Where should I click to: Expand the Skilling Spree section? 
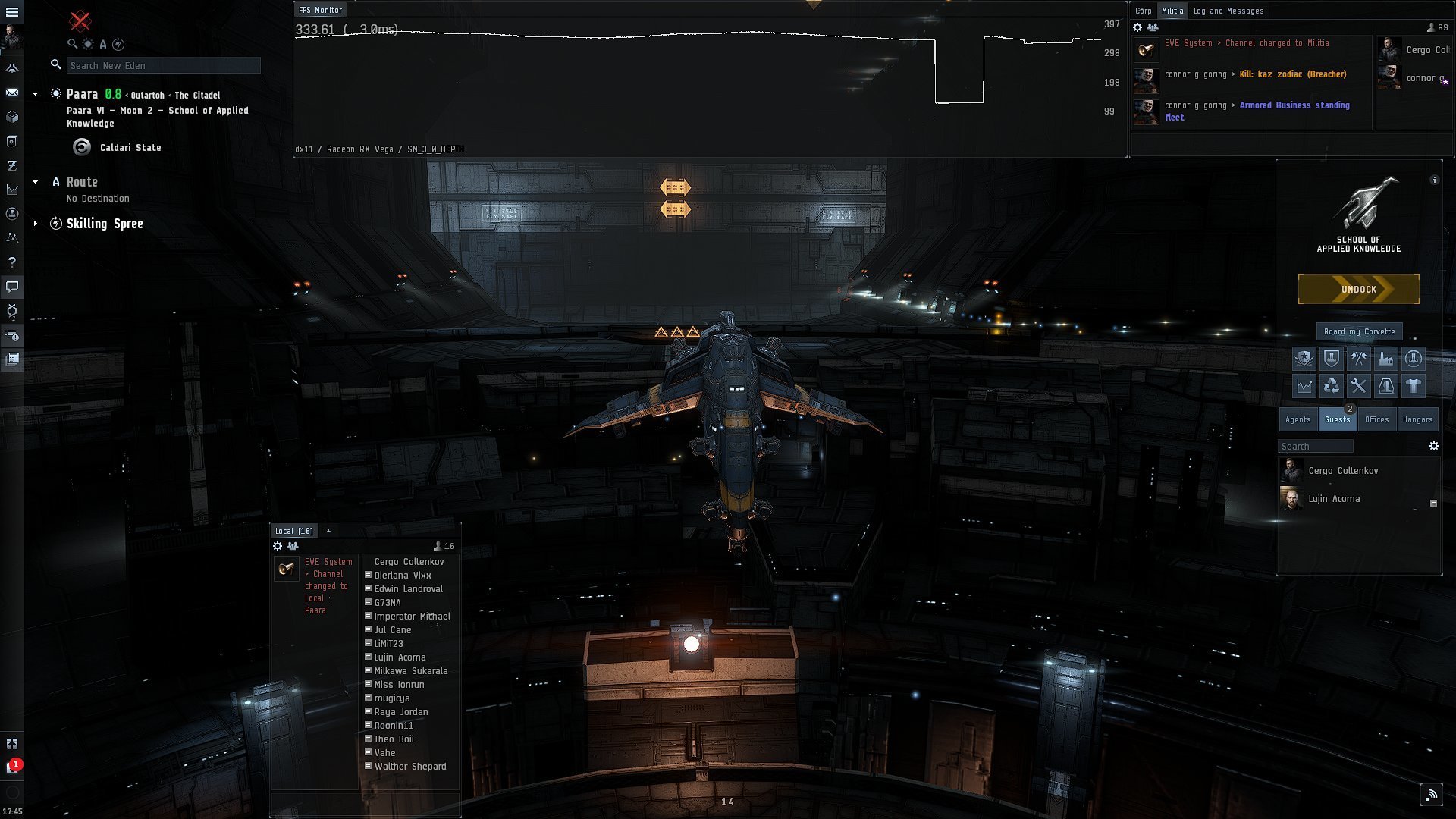coord(35,224)
